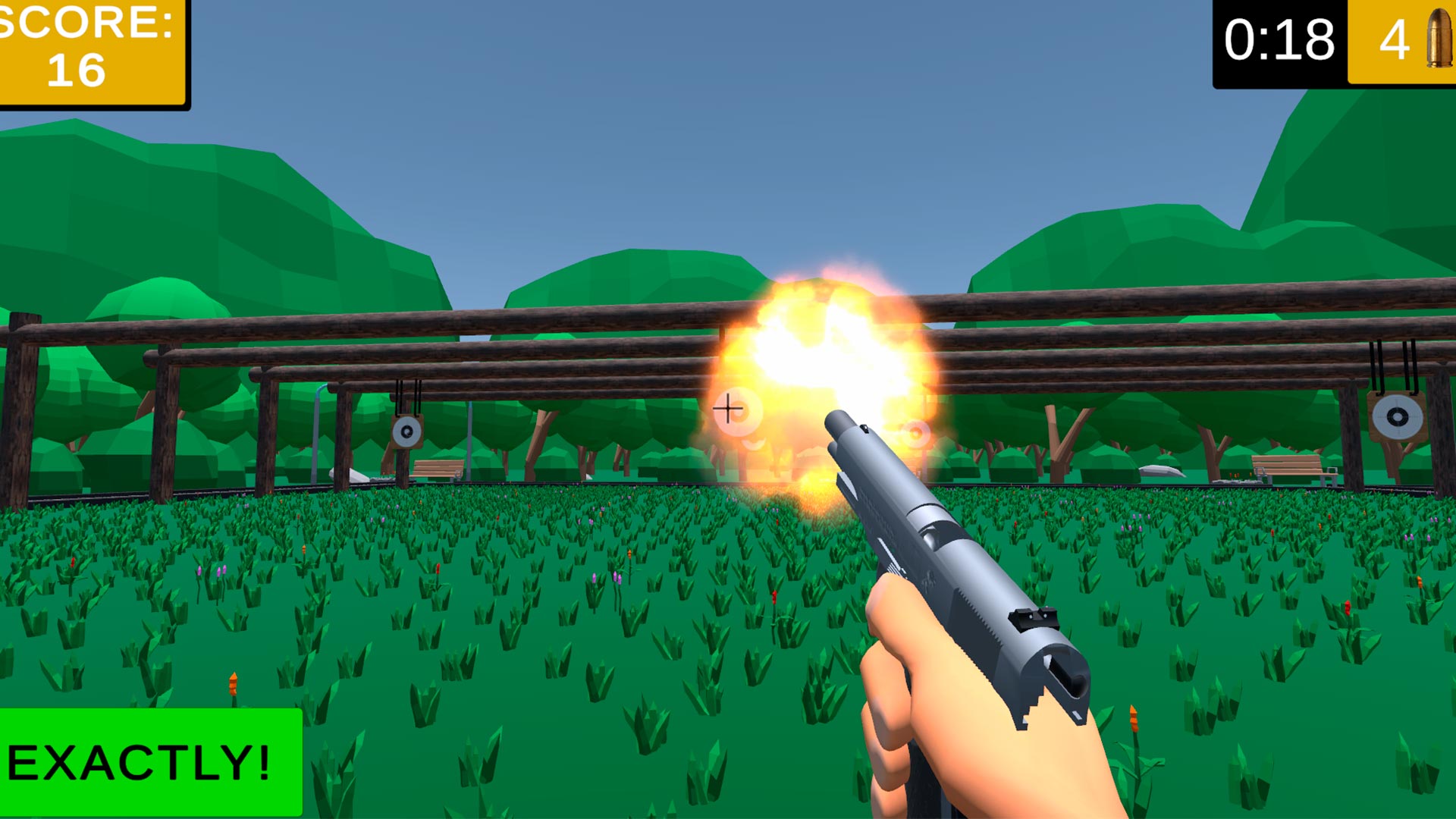This screenshot has height=819, width=1456.
Task: Click the target partially hidden behind the flash
Action: tap(914, 432)
